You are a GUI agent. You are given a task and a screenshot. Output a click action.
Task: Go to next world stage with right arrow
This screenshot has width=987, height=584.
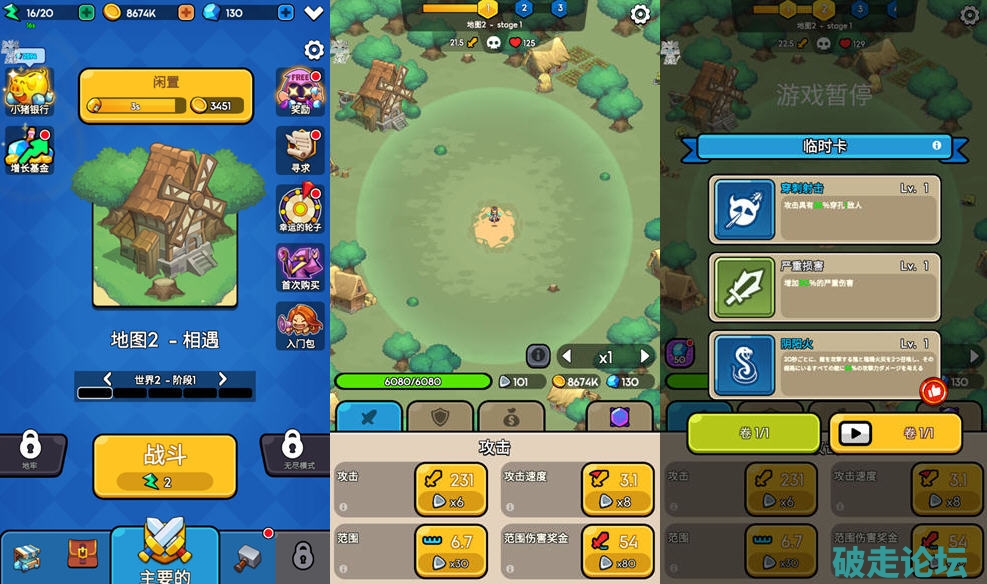click(223, 379)
